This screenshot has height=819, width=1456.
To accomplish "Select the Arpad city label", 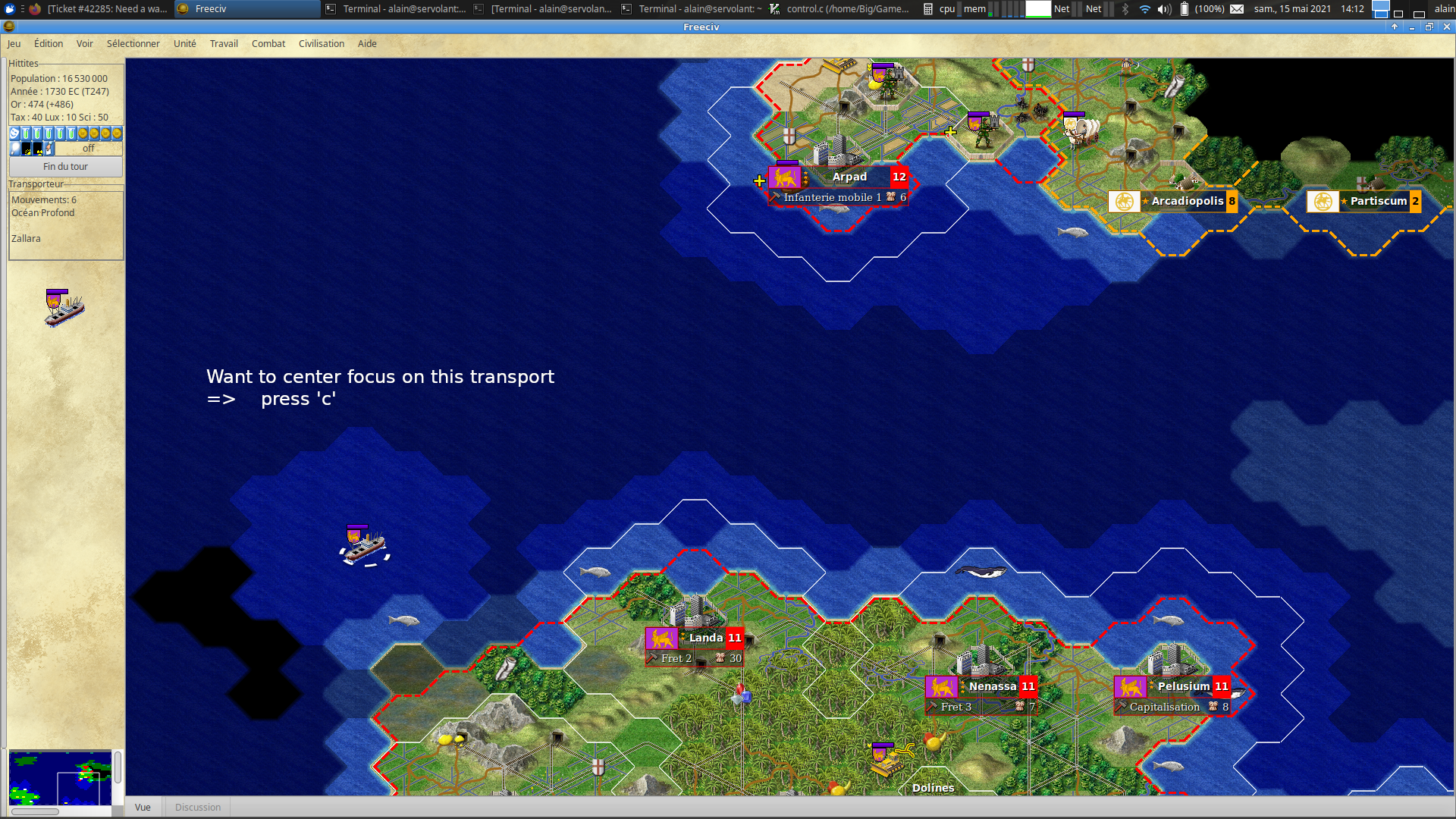I will (x=849, y=177).
